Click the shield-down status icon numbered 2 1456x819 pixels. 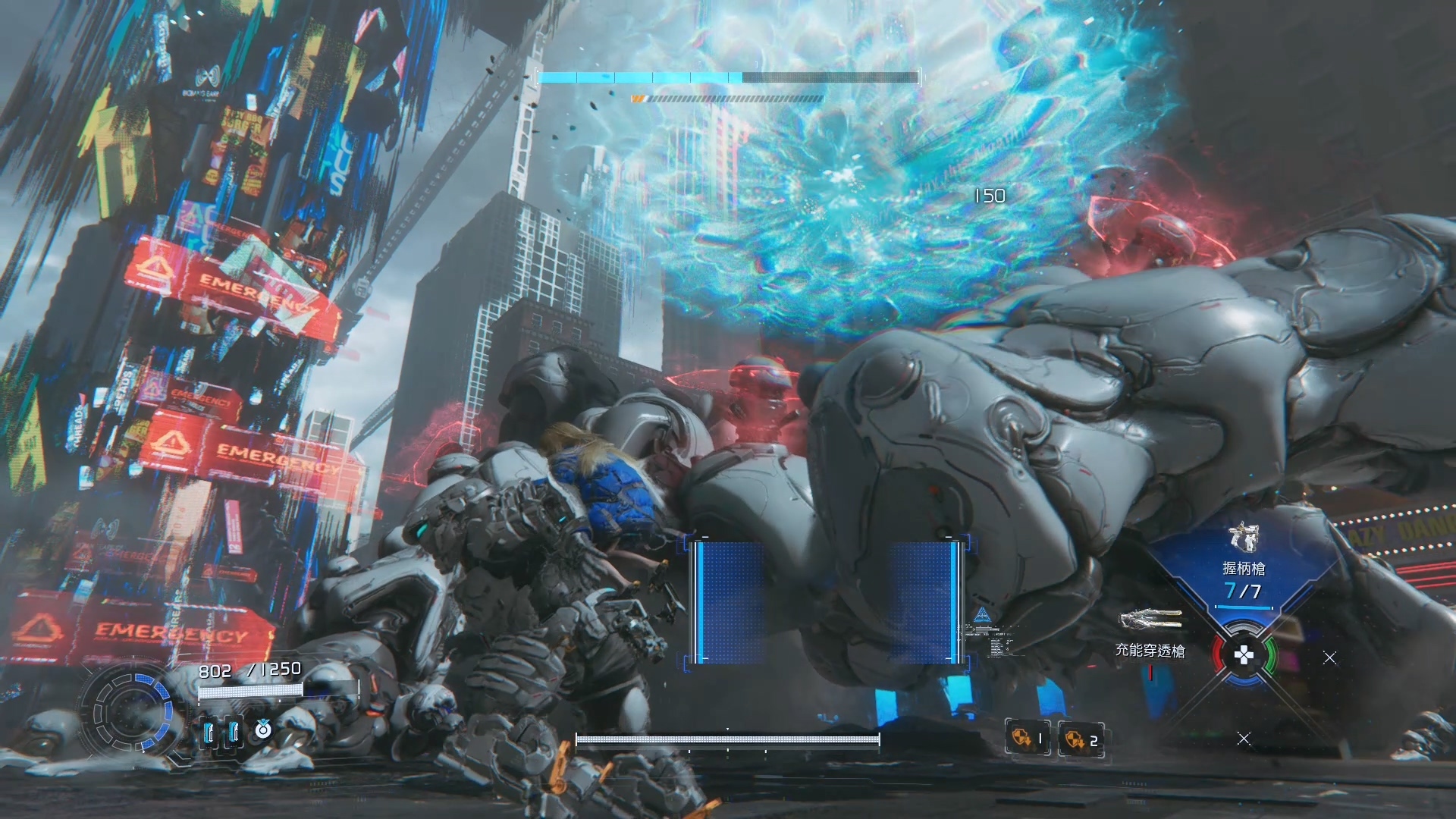[x=1081, y=739]
